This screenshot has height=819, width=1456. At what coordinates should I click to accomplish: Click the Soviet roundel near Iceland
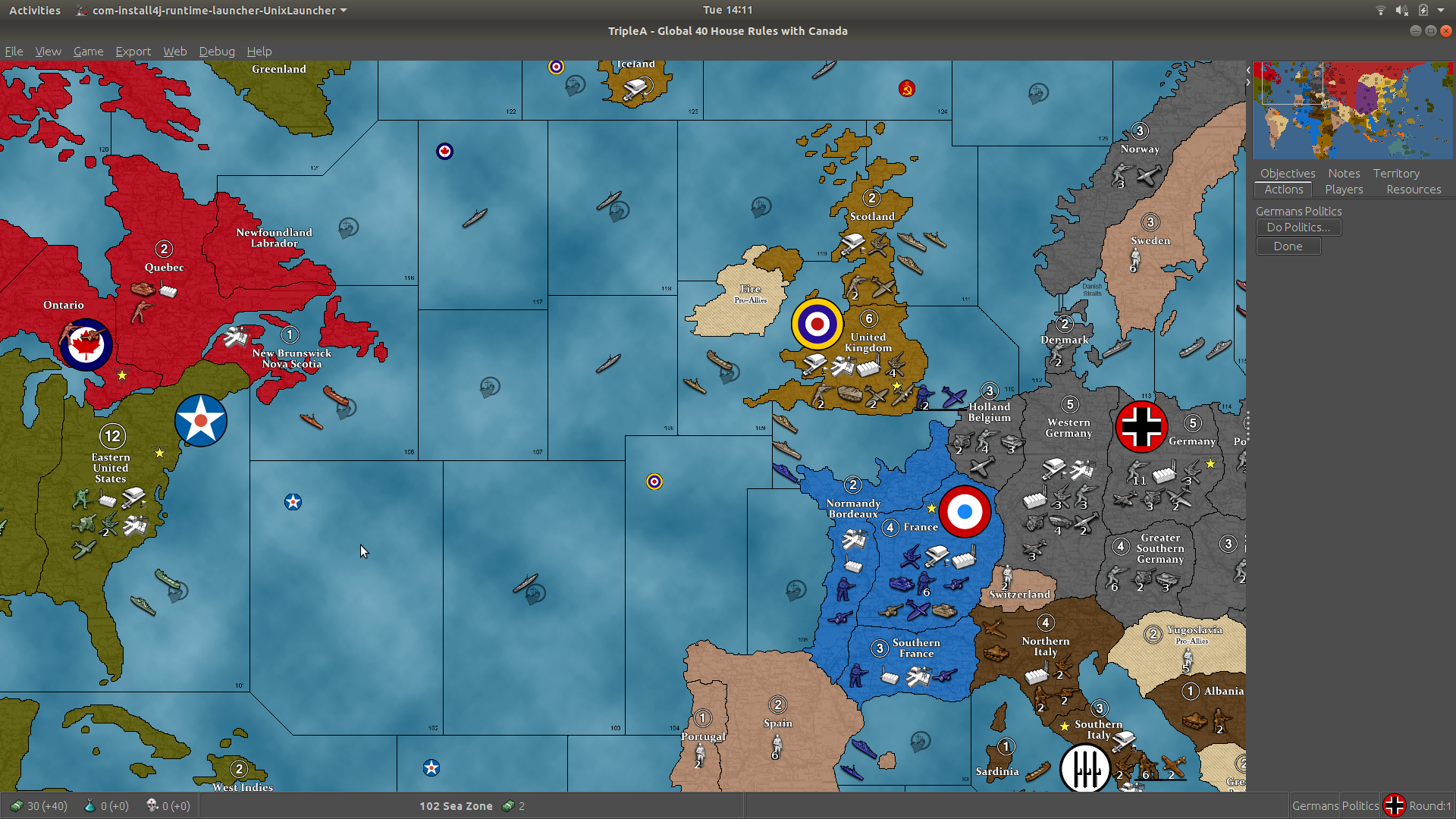tap(907, 89)
